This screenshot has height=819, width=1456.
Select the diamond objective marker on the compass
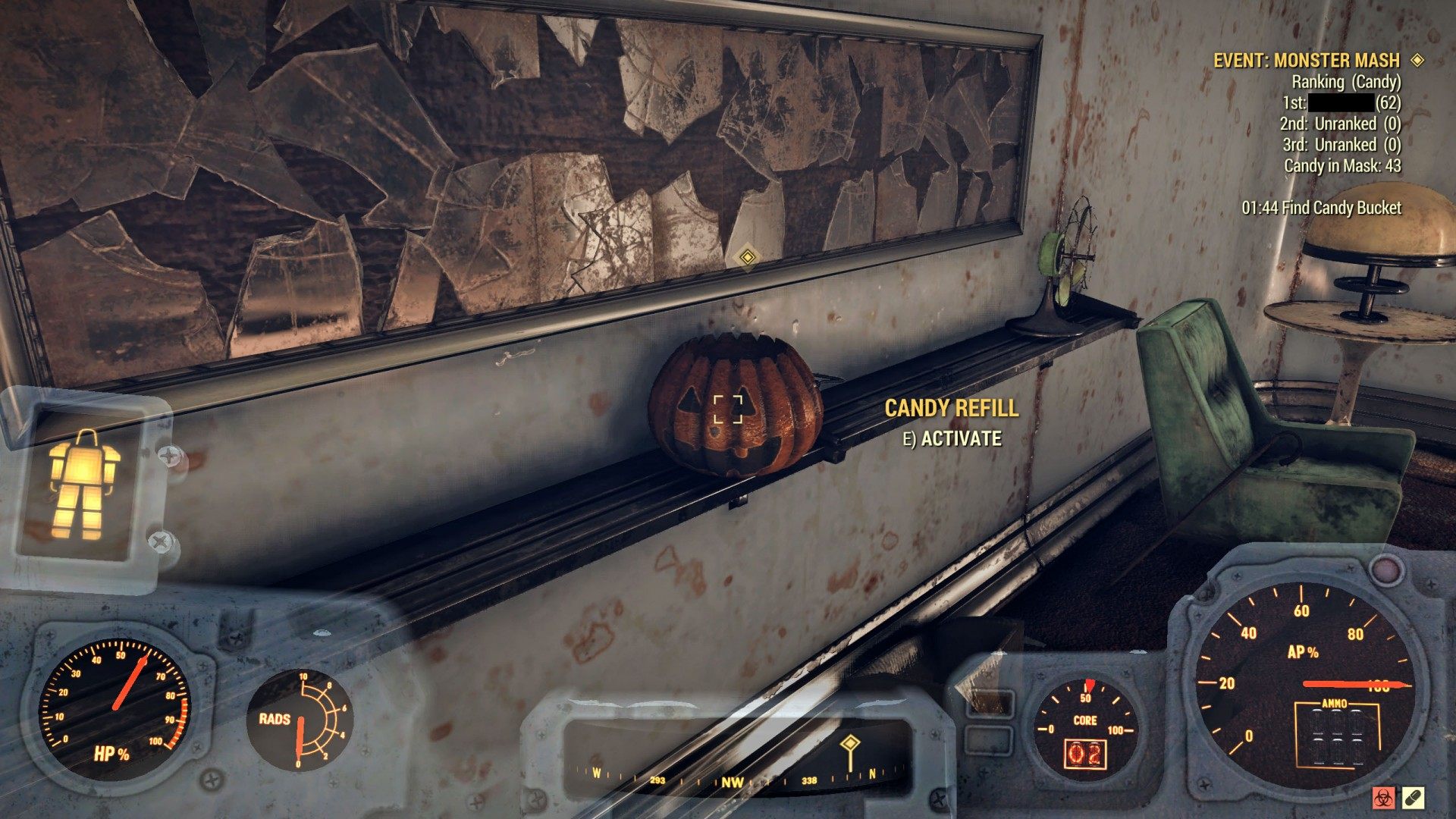click(x=850, y=743)
